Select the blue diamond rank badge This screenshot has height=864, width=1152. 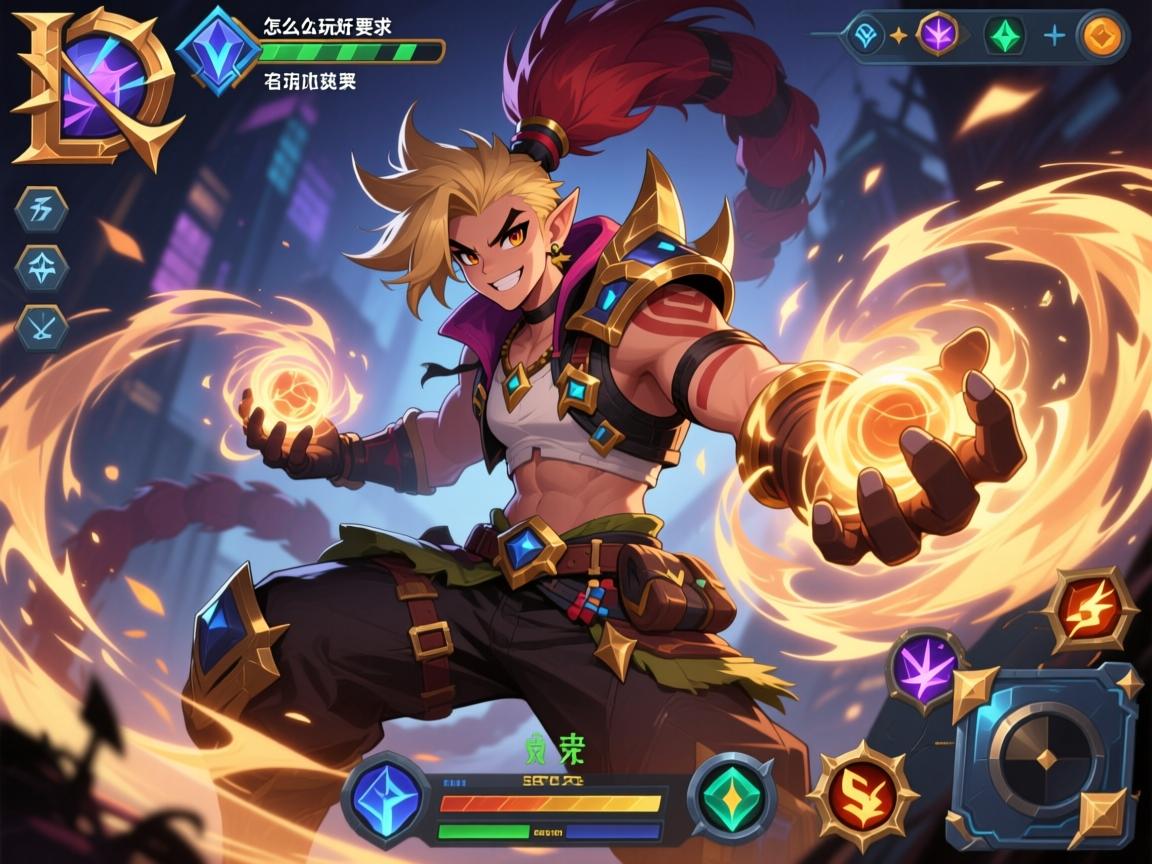(219, 52)
